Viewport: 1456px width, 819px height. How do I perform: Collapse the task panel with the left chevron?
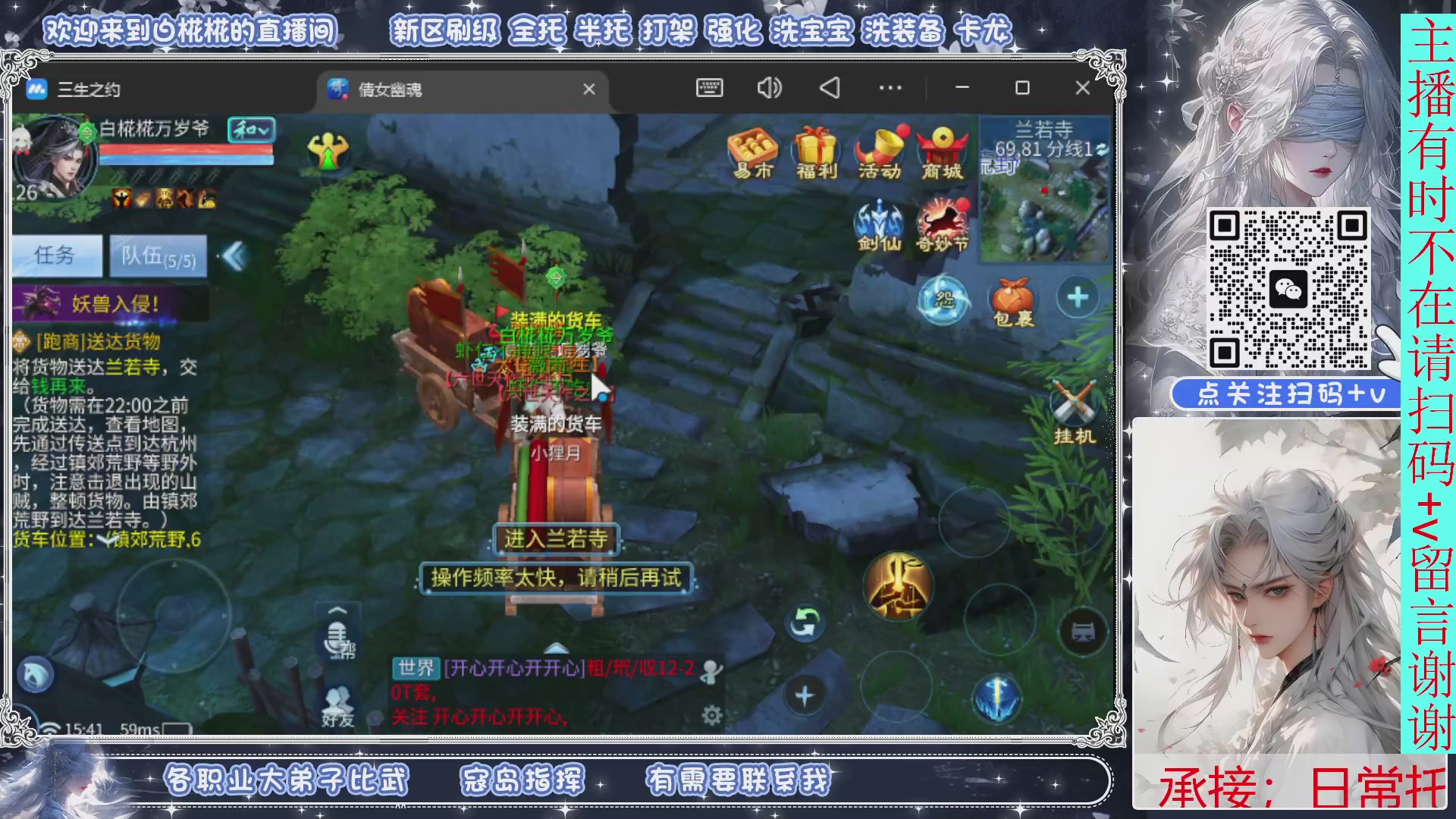(233, 256)
